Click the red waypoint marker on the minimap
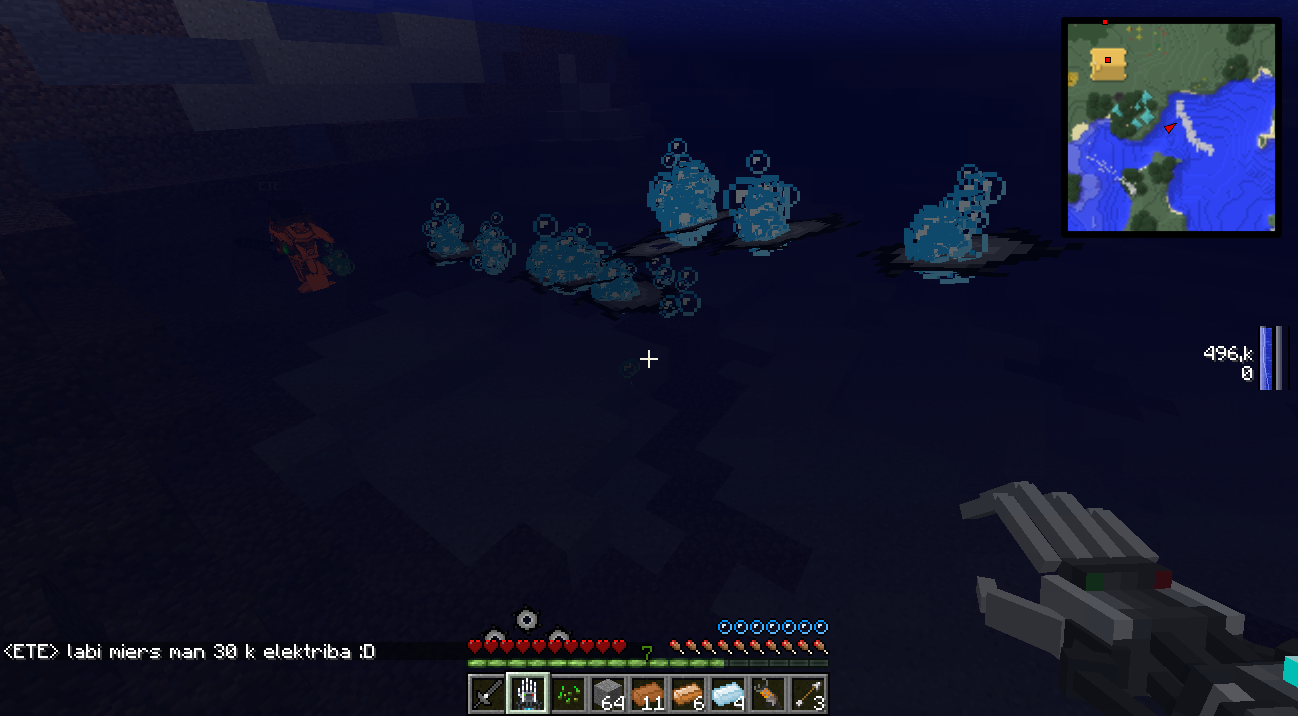The image size is (1298, 716). [1107, 60]
